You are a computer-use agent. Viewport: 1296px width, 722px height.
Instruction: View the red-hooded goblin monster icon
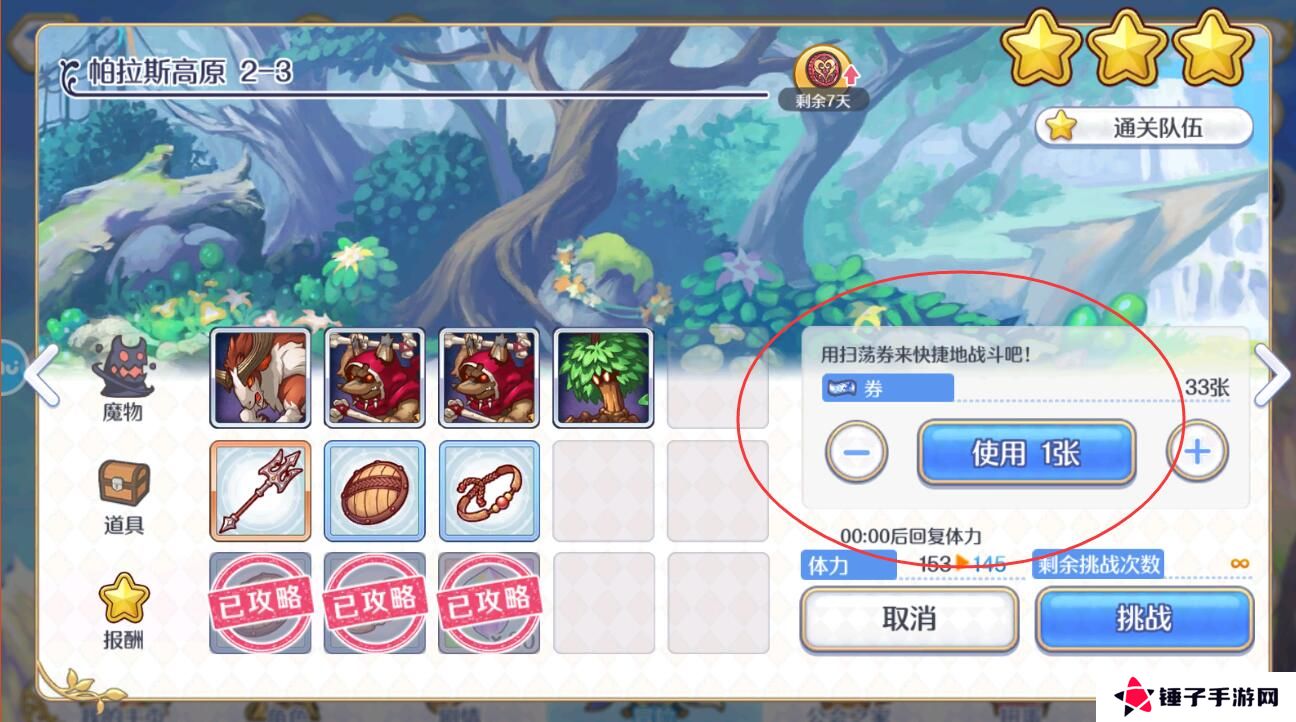(x=375, y=380)
